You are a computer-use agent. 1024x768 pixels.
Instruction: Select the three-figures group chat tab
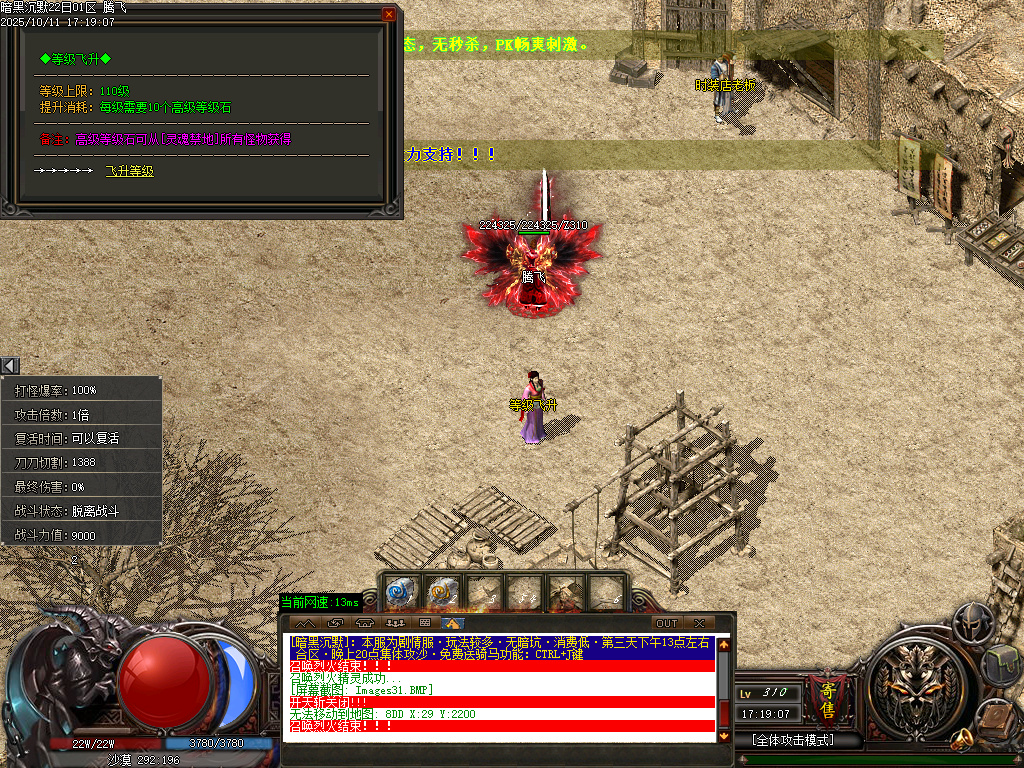coord(394,624)
